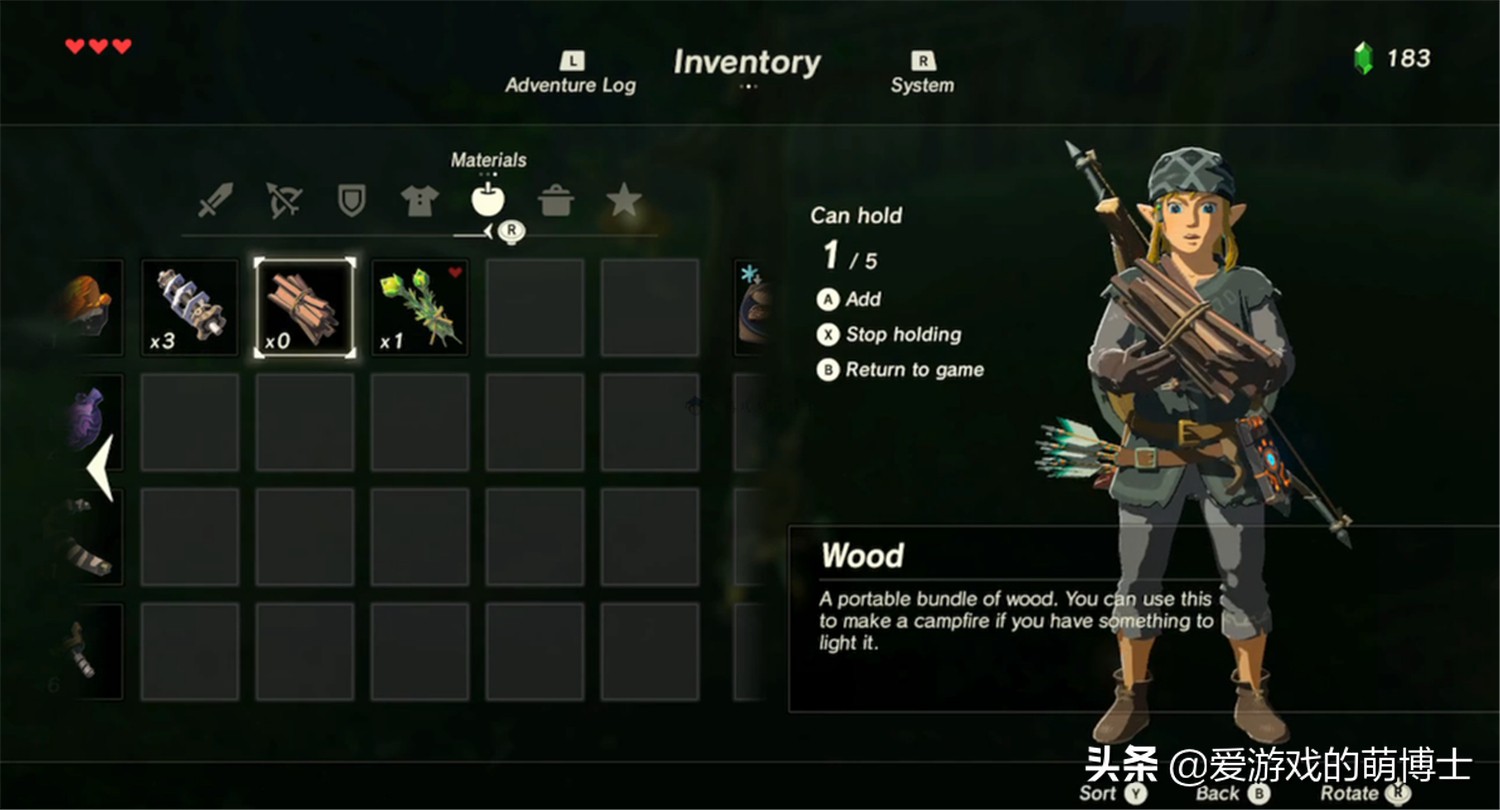Choose the x3 ancient screw item slot

[x=189, y=308]
